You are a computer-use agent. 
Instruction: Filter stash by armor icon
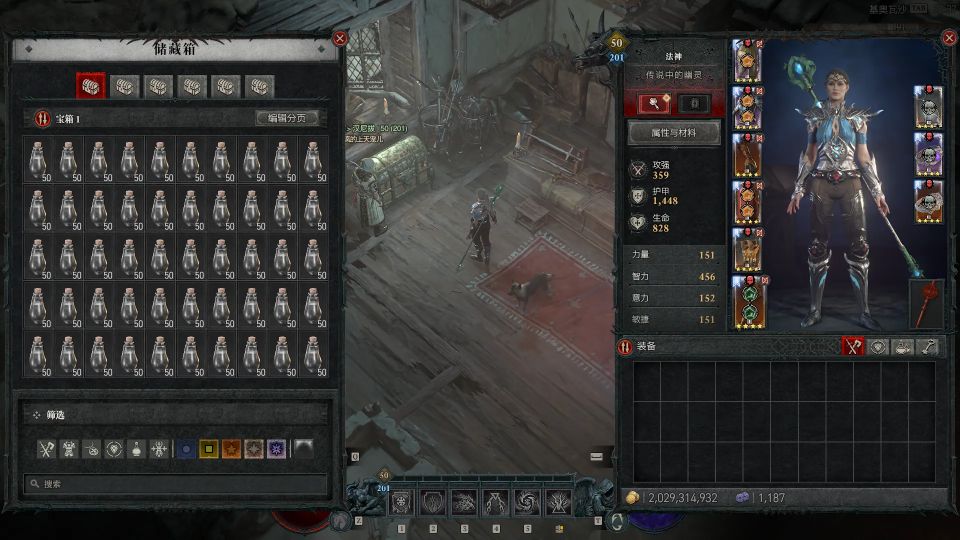[69, 449]
